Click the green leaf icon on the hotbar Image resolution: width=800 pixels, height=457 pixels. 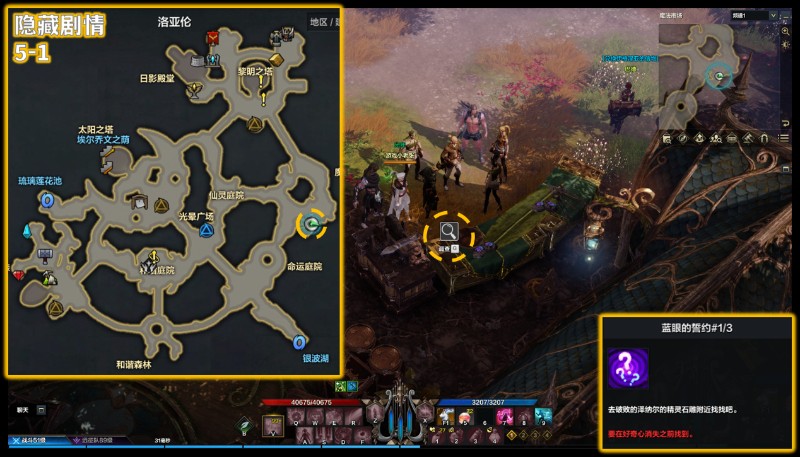tap(244, 424)
